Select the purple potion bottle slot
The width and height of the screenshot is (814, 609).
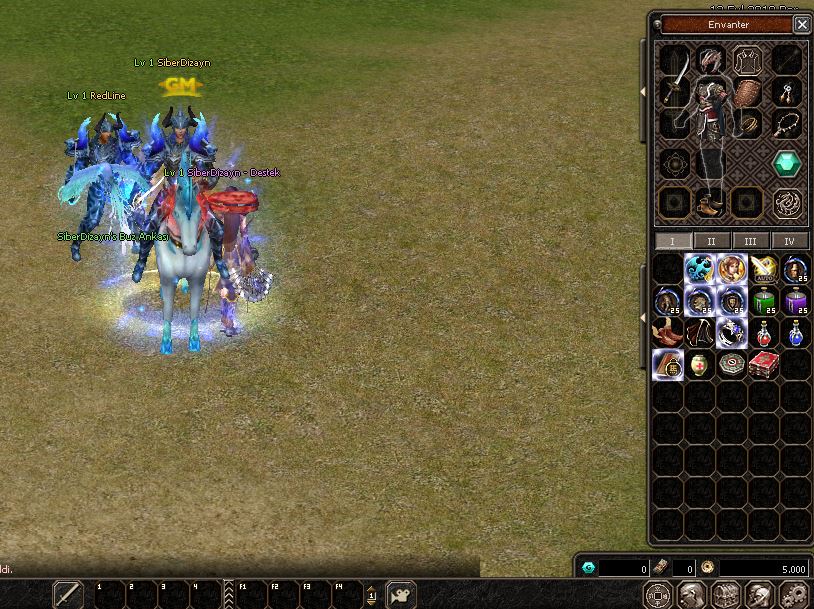tap(797, 300)
